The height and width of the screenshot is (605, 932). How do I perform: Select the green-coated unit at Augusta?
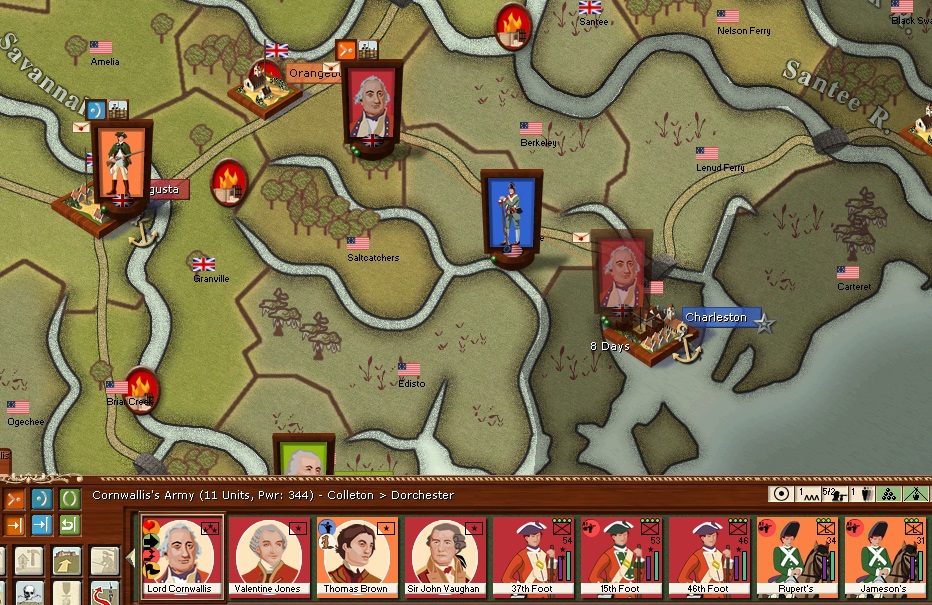121,166
